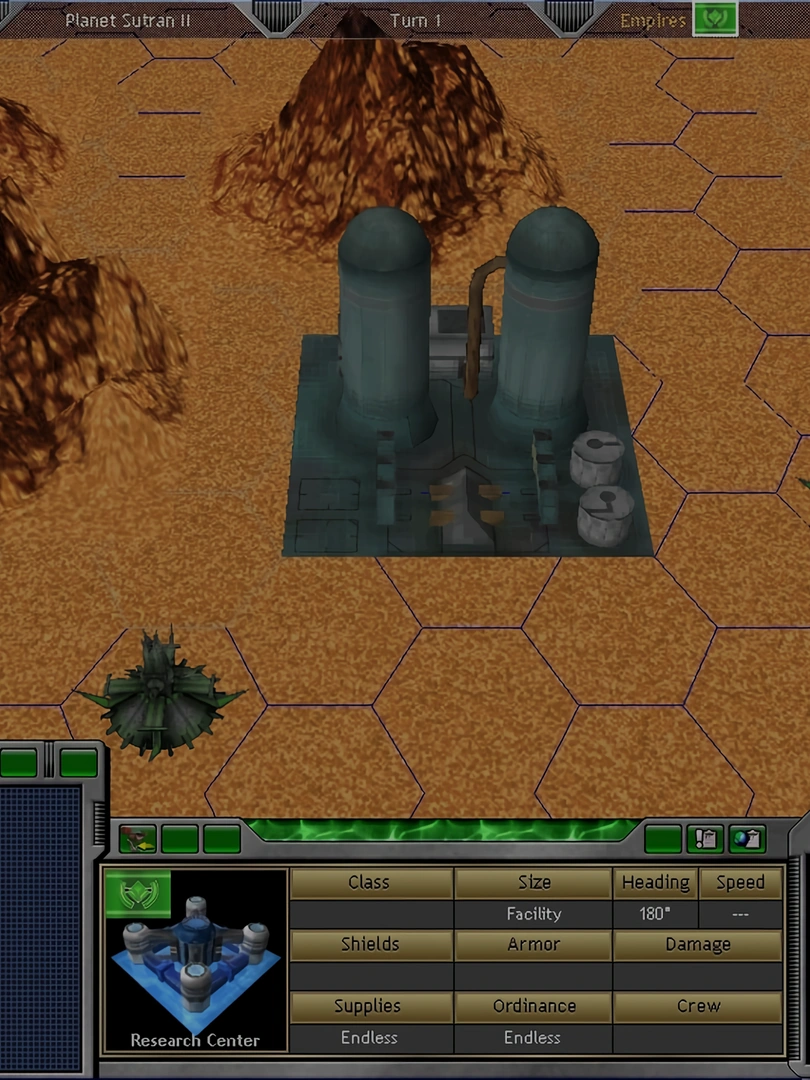Screen dimensions: 810x1080
Task: Click the Class stat header
Action: tap(369, 883)
